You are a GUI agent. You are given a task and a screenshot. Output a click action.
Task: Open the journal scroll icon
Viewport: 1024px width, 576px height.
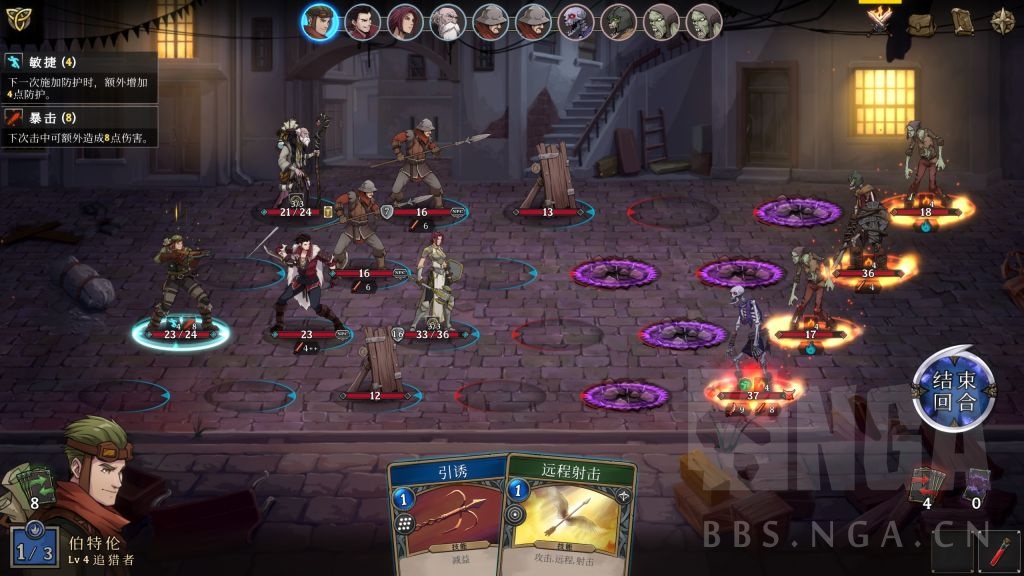[x=961, y=22]
